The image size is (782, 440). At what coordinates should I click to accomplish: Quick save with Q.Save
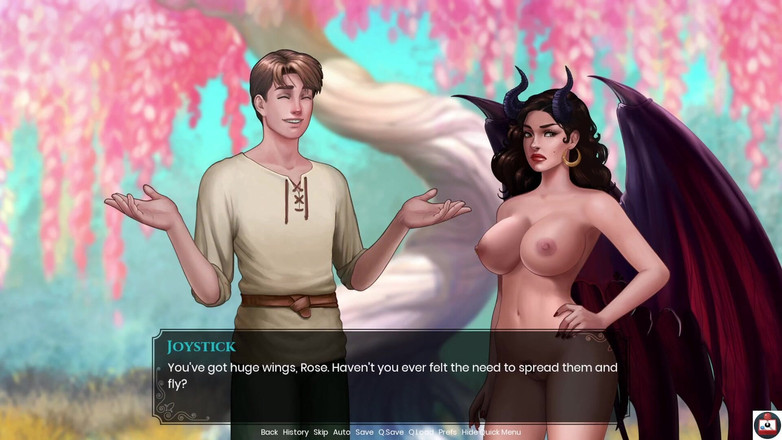tap(391, 432)
